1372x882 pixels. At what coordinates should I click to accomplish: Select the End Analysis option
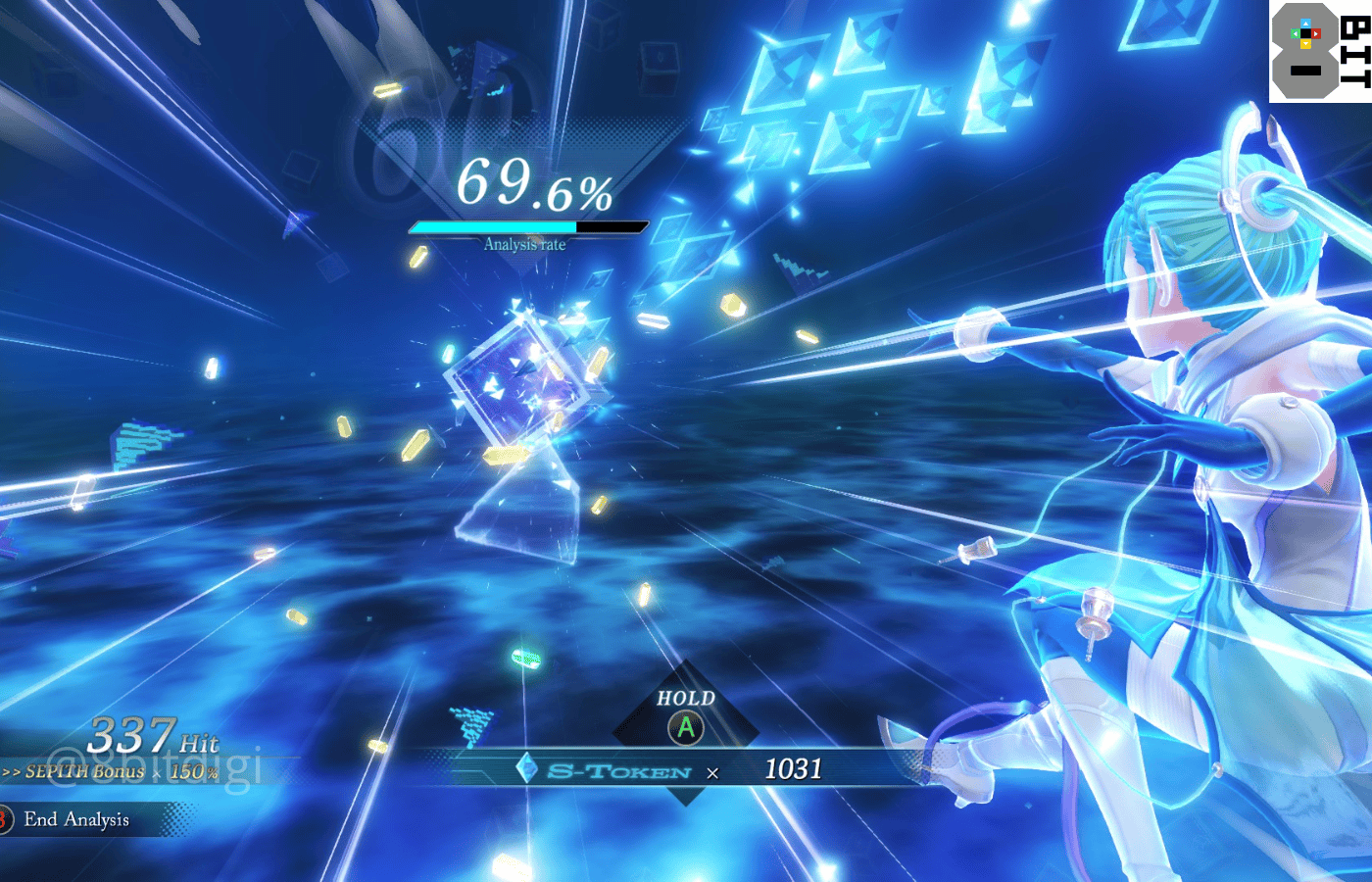(75, 819)
